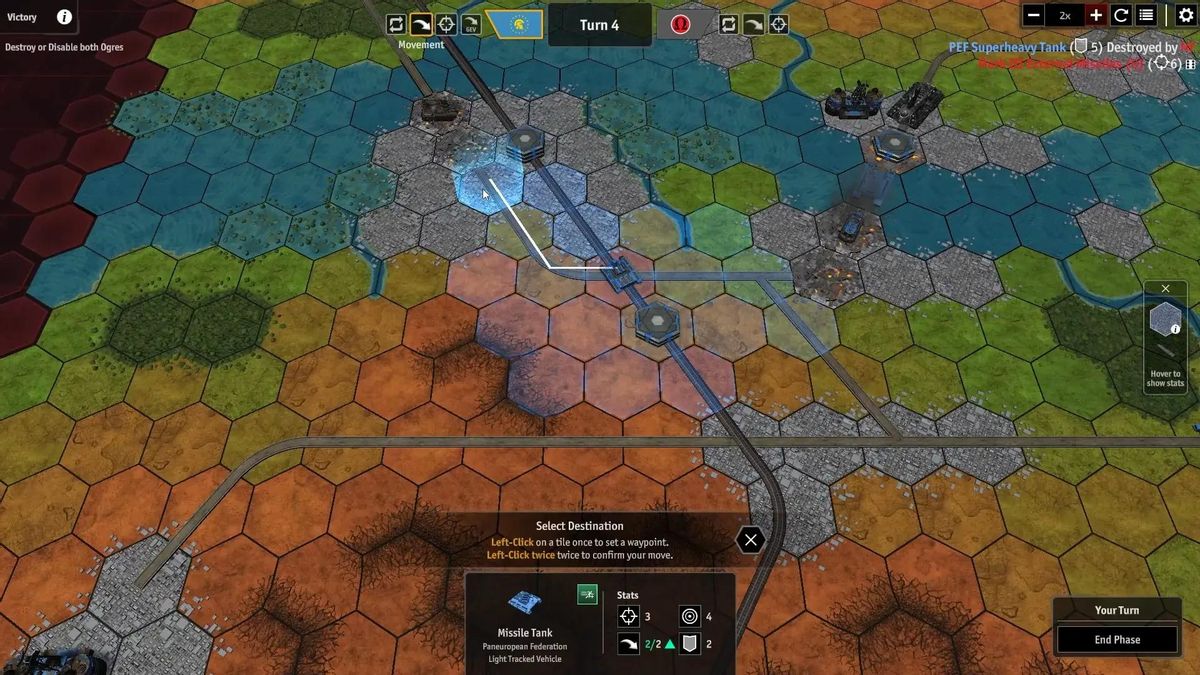Select the GEV movement phase icon
This screenshot has width=1200, height=675.
(471, 25)
